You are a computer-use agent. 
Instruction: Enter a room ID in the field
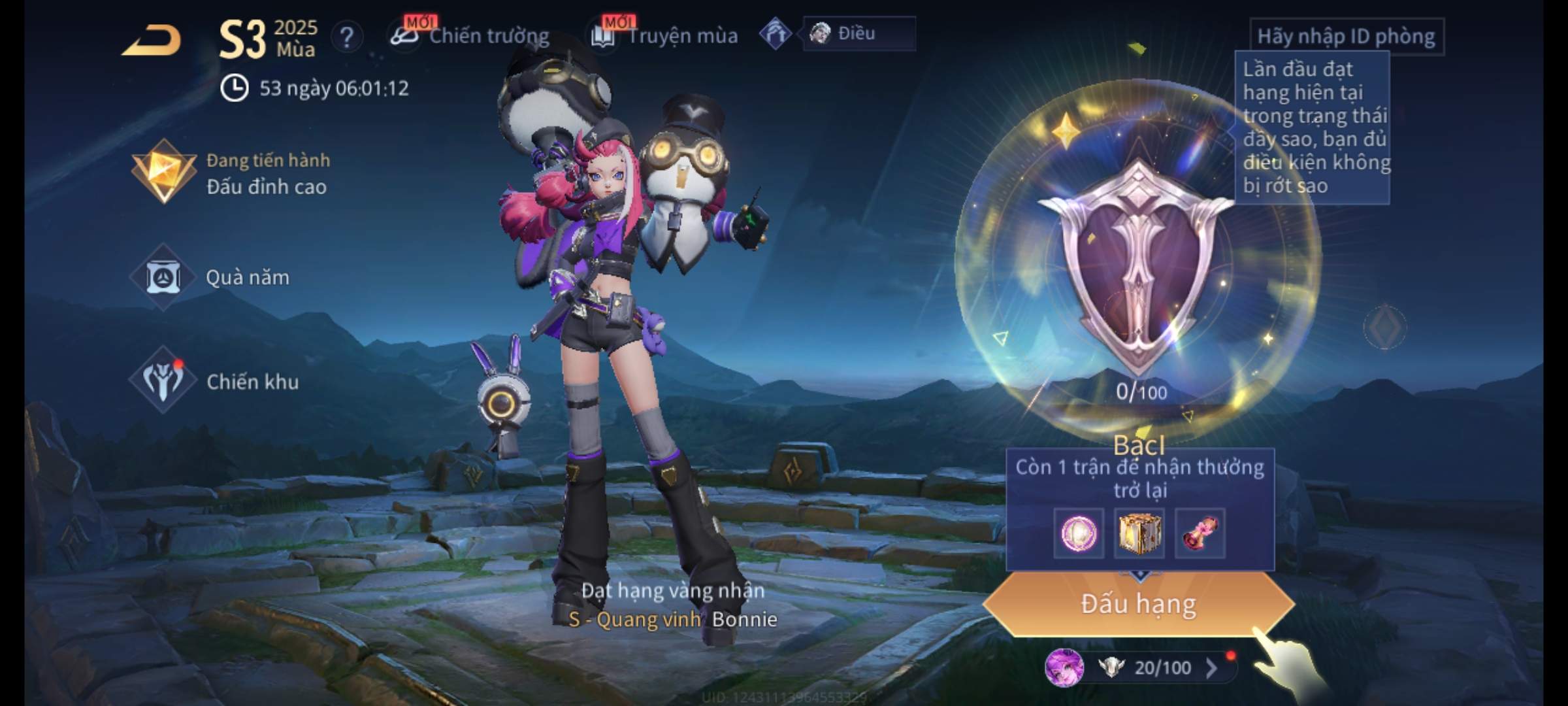[1346, 37]
